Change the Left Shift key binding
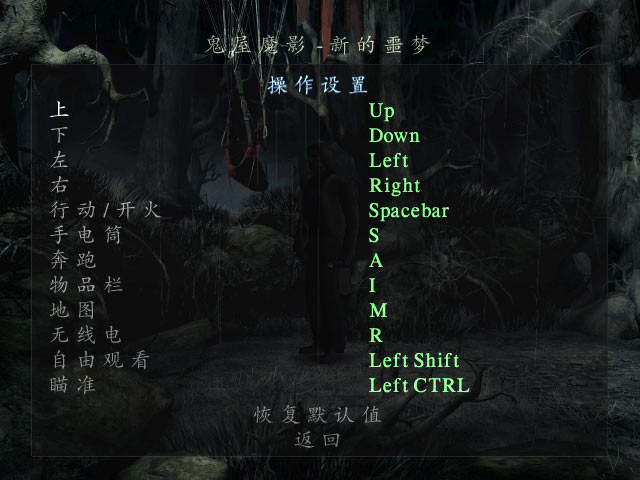This screenshot has width=640, height=480. pos(413,361)
